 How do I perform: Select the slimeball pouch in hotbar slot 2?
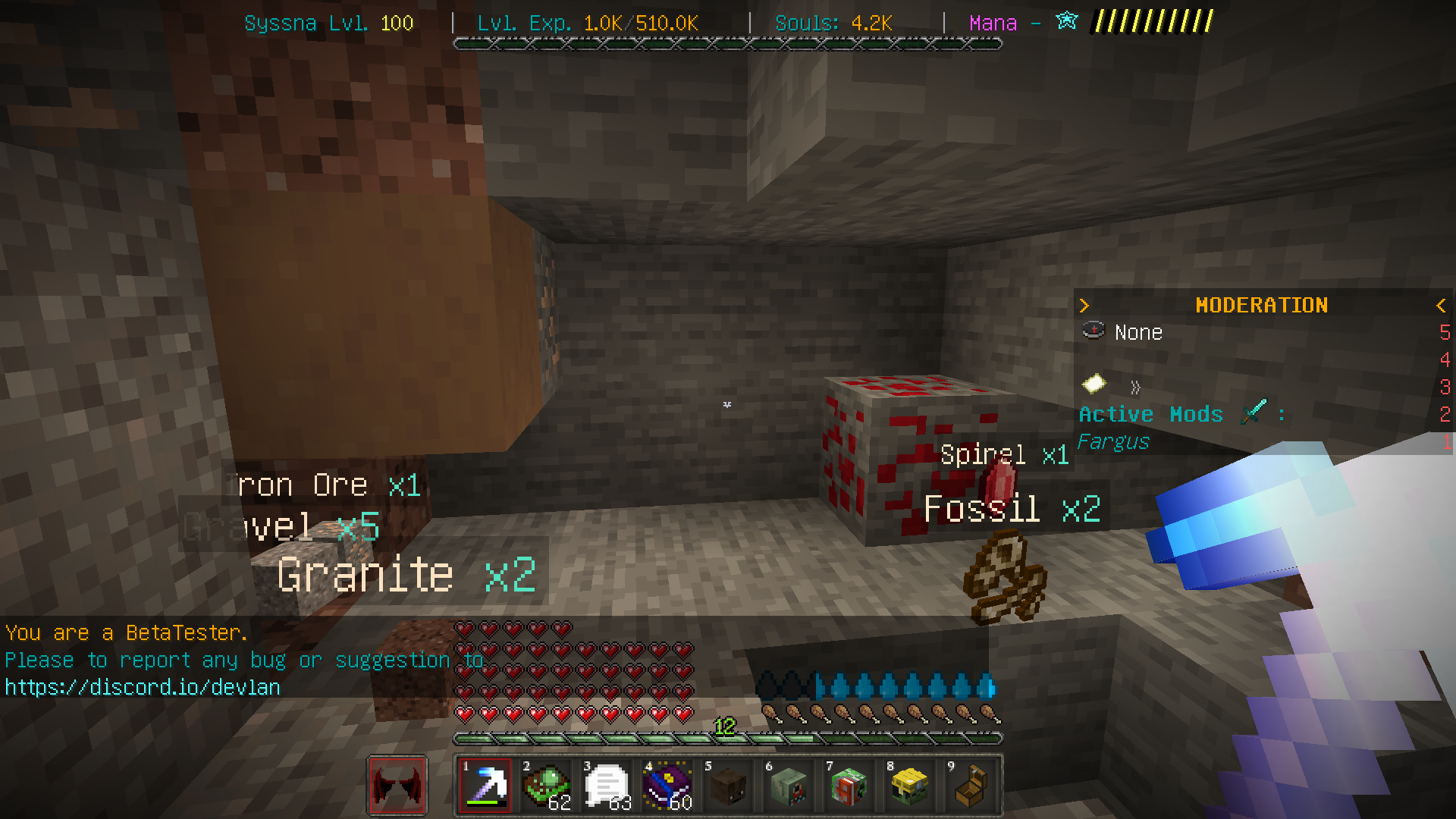coord(544,785)
